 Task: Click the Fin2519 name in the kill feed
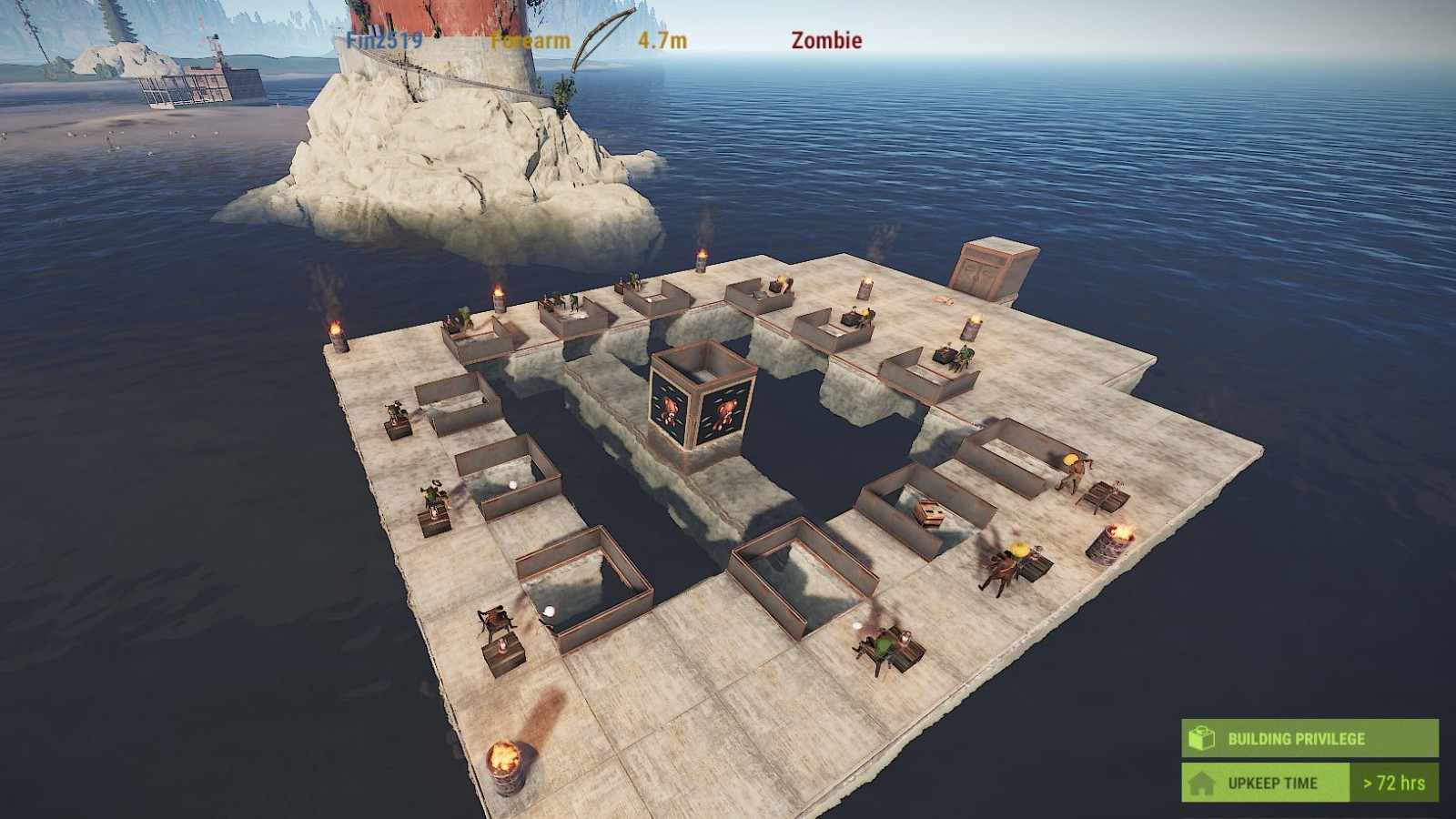tap(384, 41)
